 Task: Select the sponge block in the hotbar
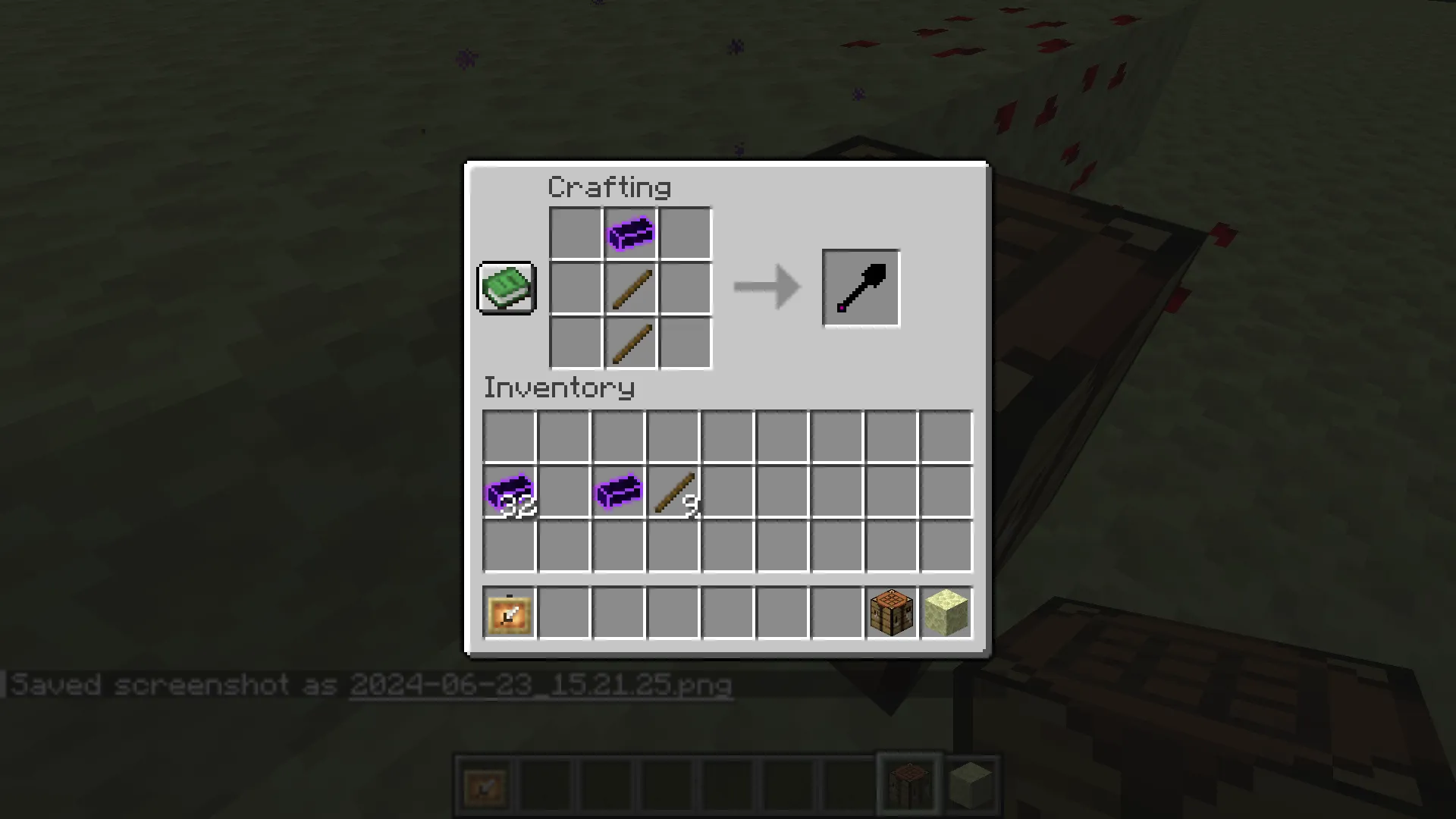946,612
